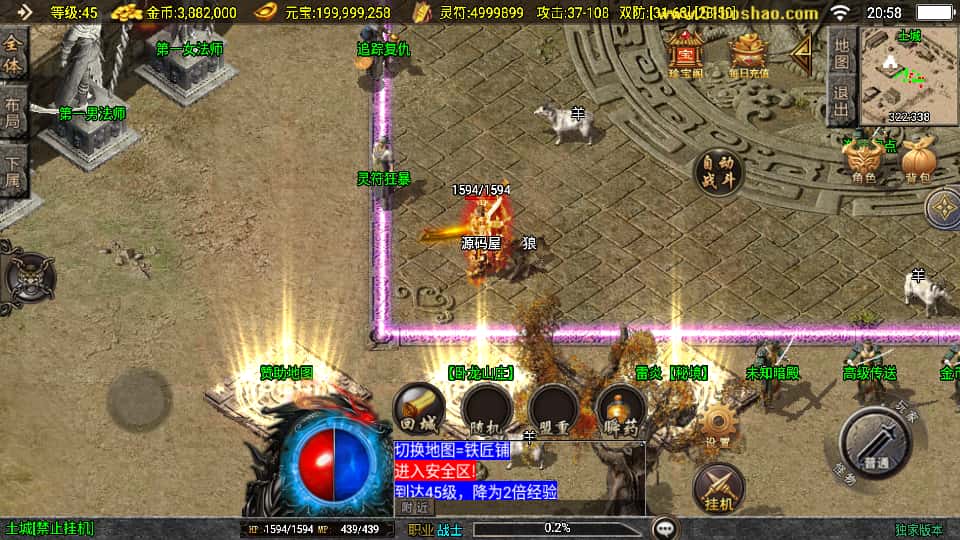Select the 盟重 quick slot
Screen dimensions: 960x540
pos(554,408)
